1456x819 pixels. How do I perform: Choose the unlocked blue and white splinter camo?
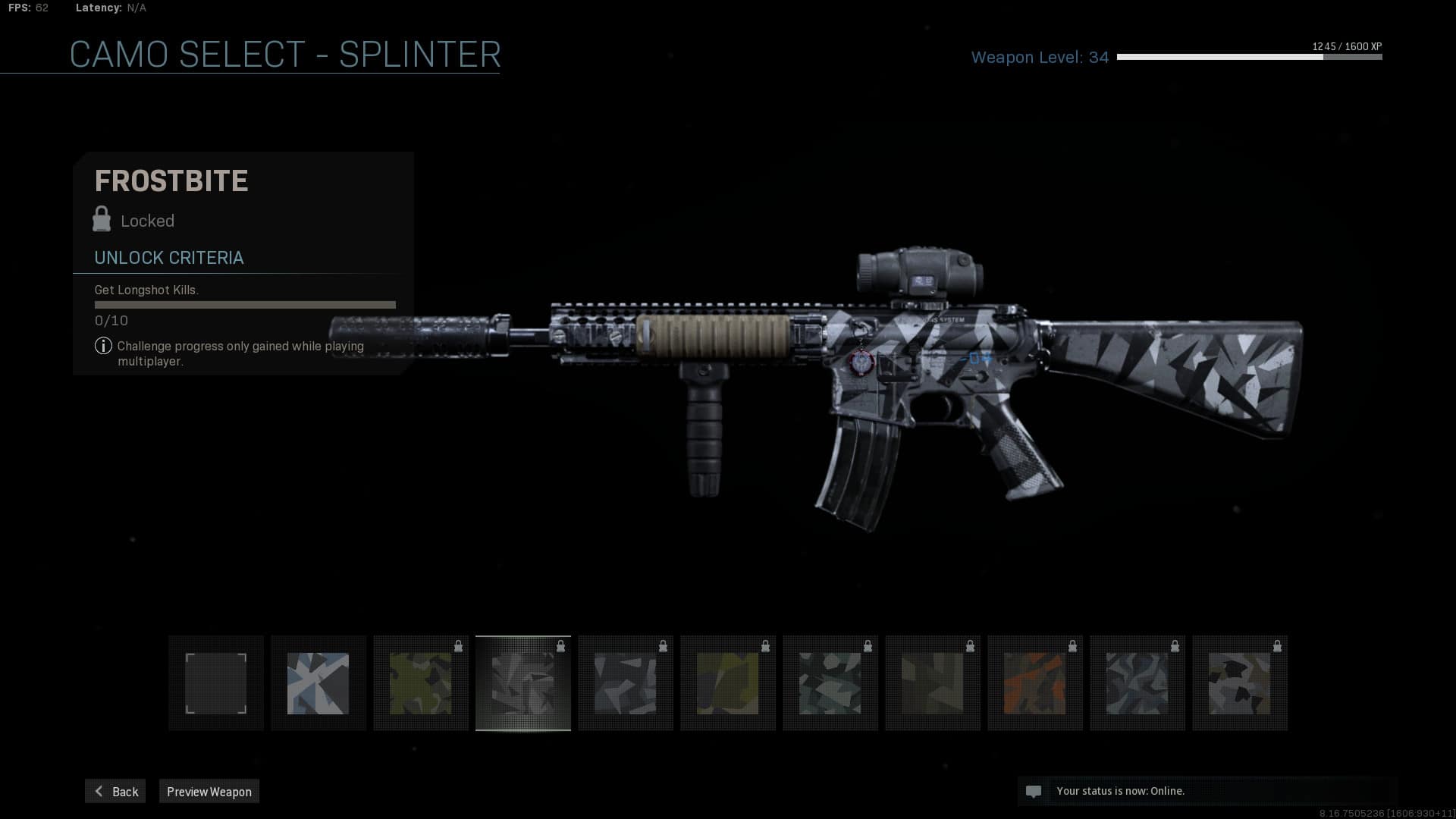(x=318, y=683)
